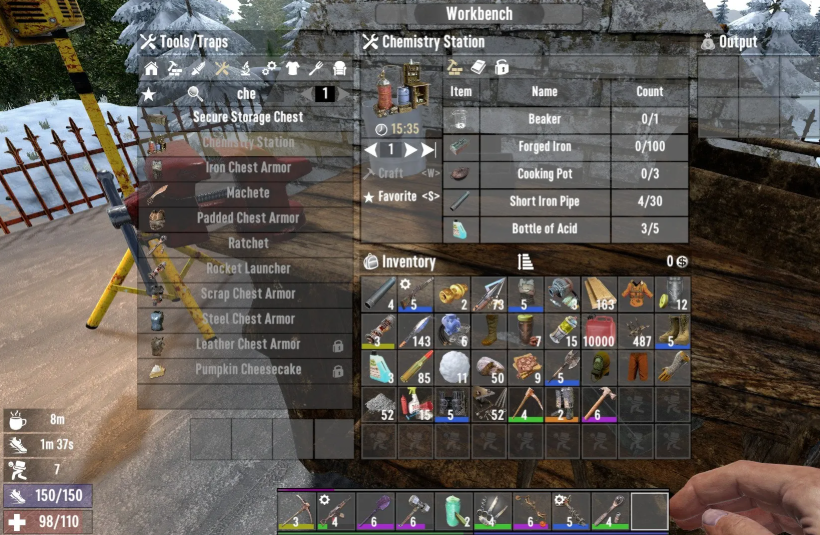This screenshot has height=535, width=820.
Task: Choose the Pumpkin Cheesecake recipe
Action: (x=248, y=370)
